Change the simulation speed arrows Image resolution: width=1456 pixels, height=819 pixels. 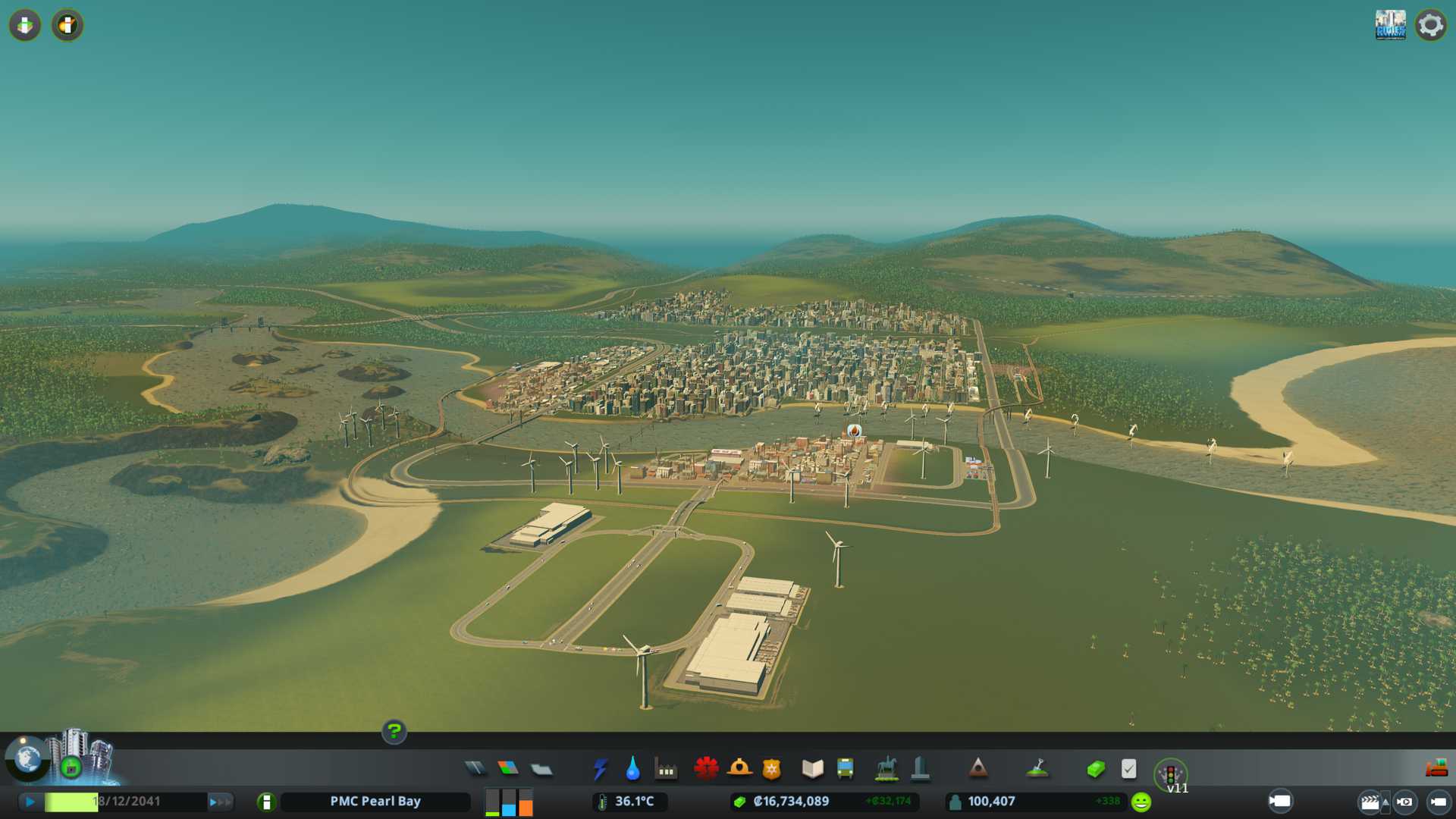click(x=220, y=802)
